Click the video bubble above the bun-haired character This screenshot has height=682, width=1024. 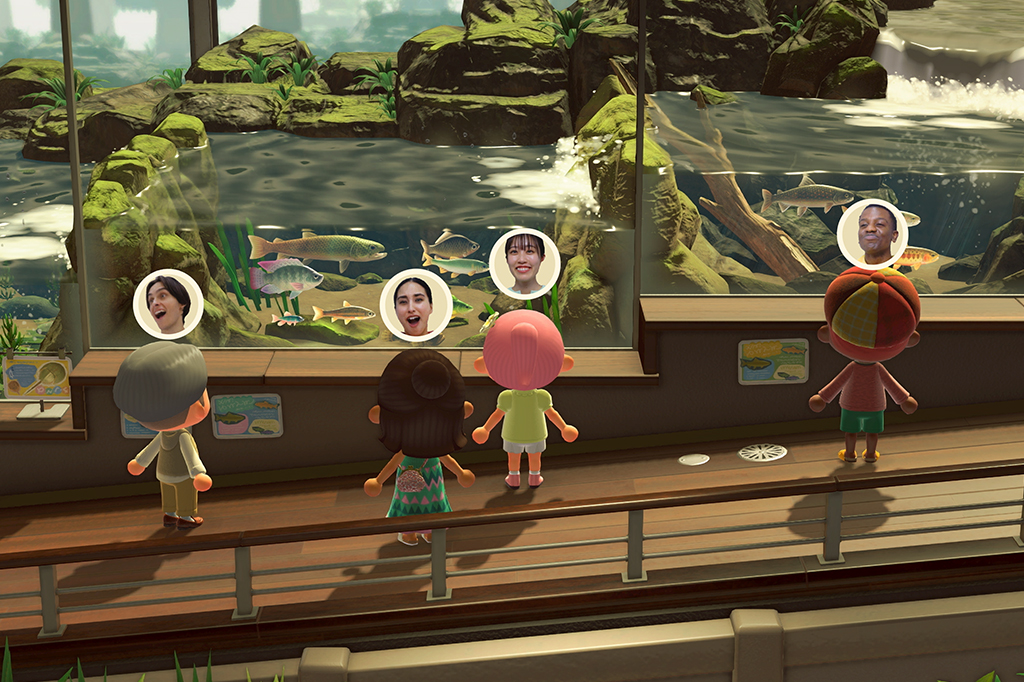[416, 305]
